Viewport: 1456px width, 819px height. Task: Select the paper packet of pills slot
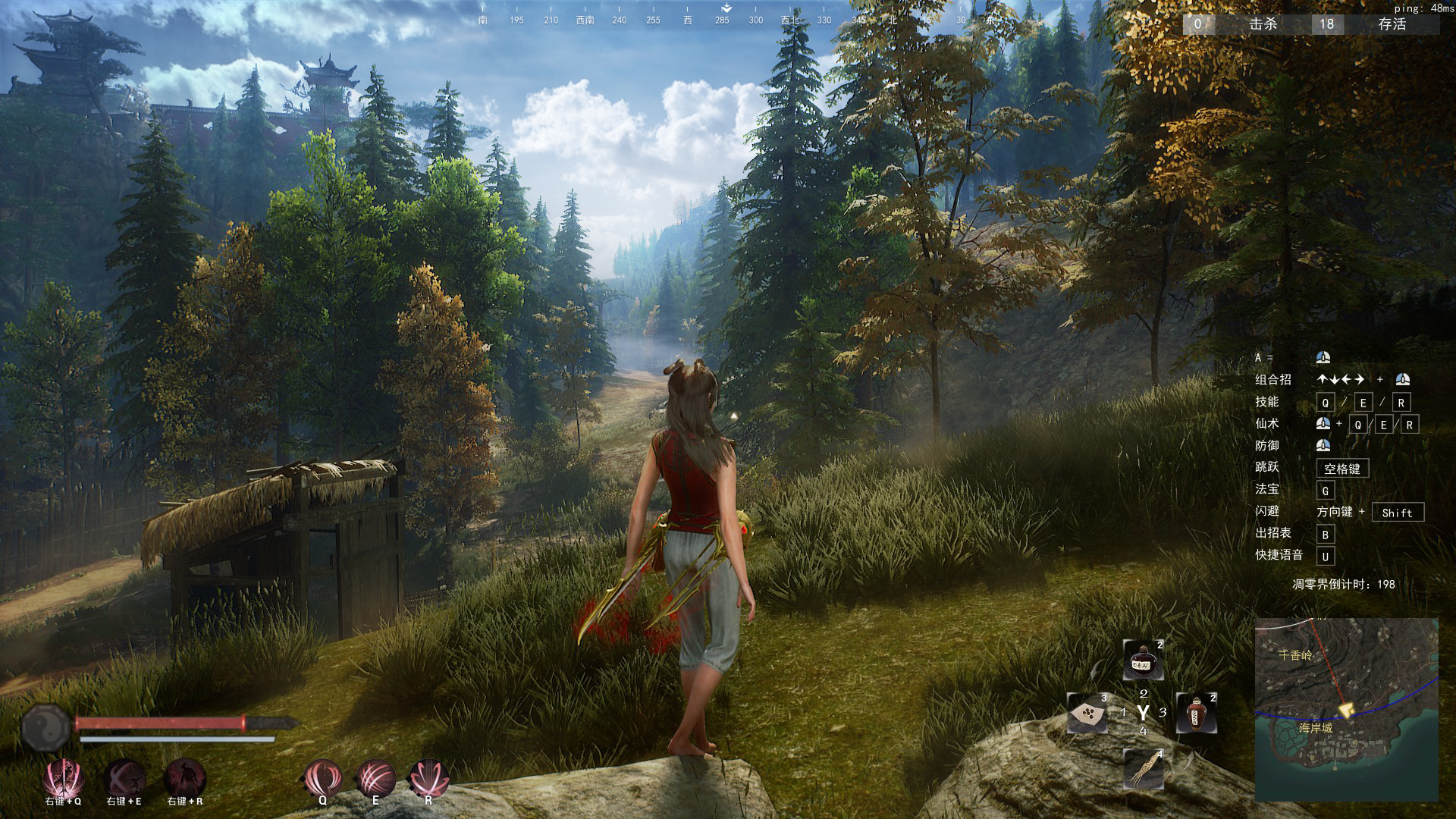pyautogui.click(x=1087, y=713)
